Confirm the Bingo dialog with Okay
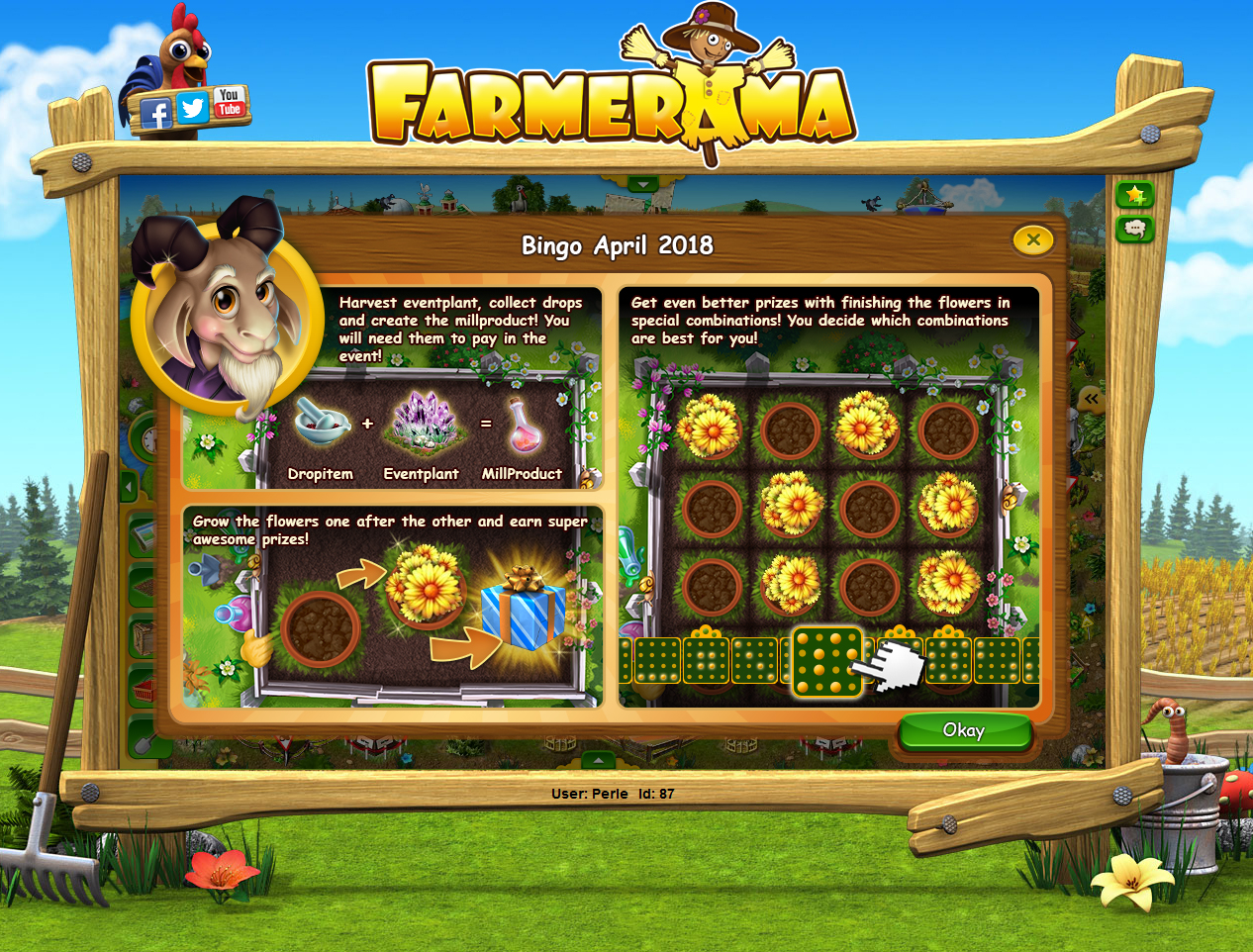1253x952 pixels. pos(964,731)
